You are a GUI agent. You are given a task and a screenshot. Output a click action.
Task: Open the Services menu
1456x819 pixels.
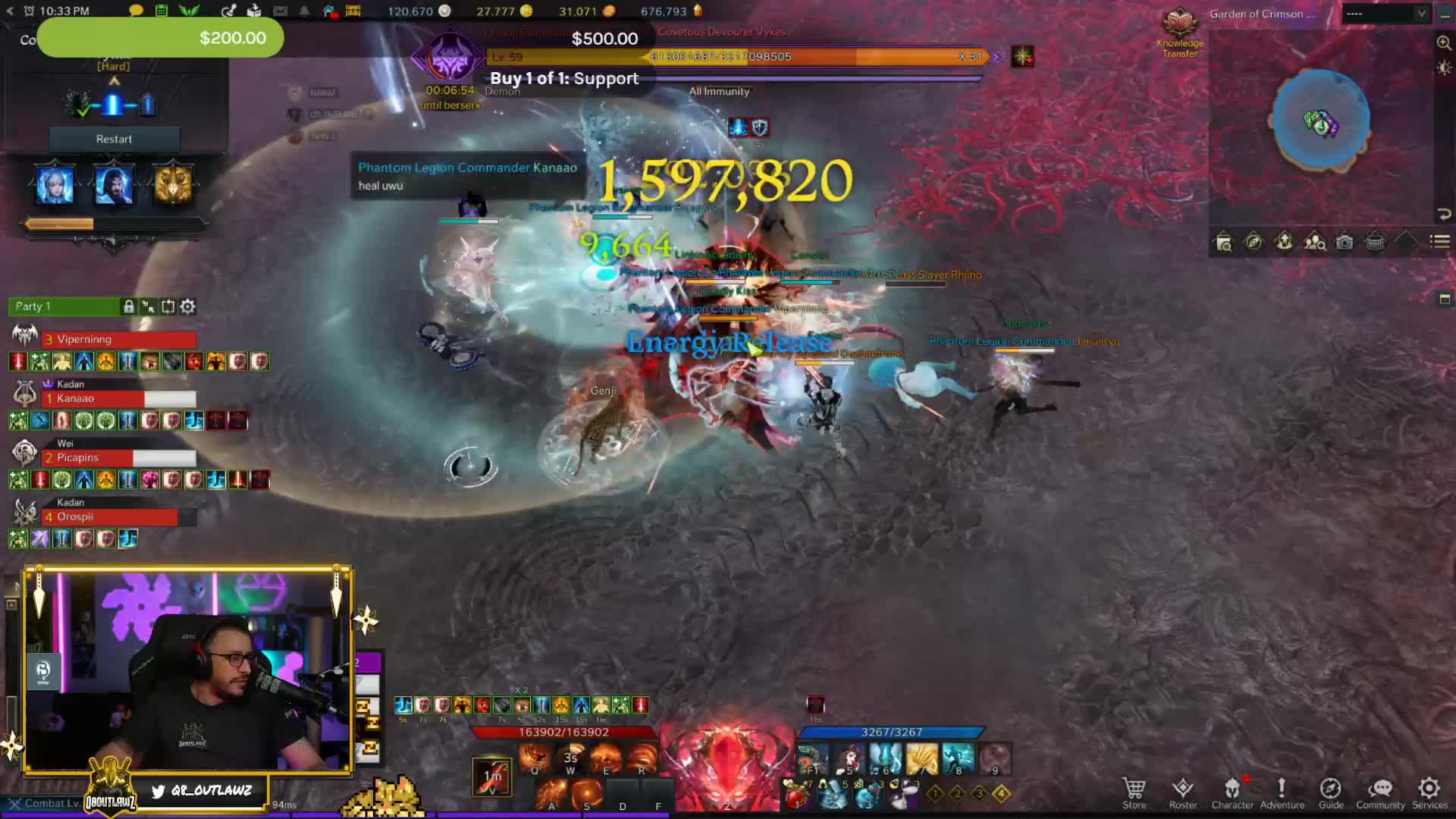point(1429,792)
